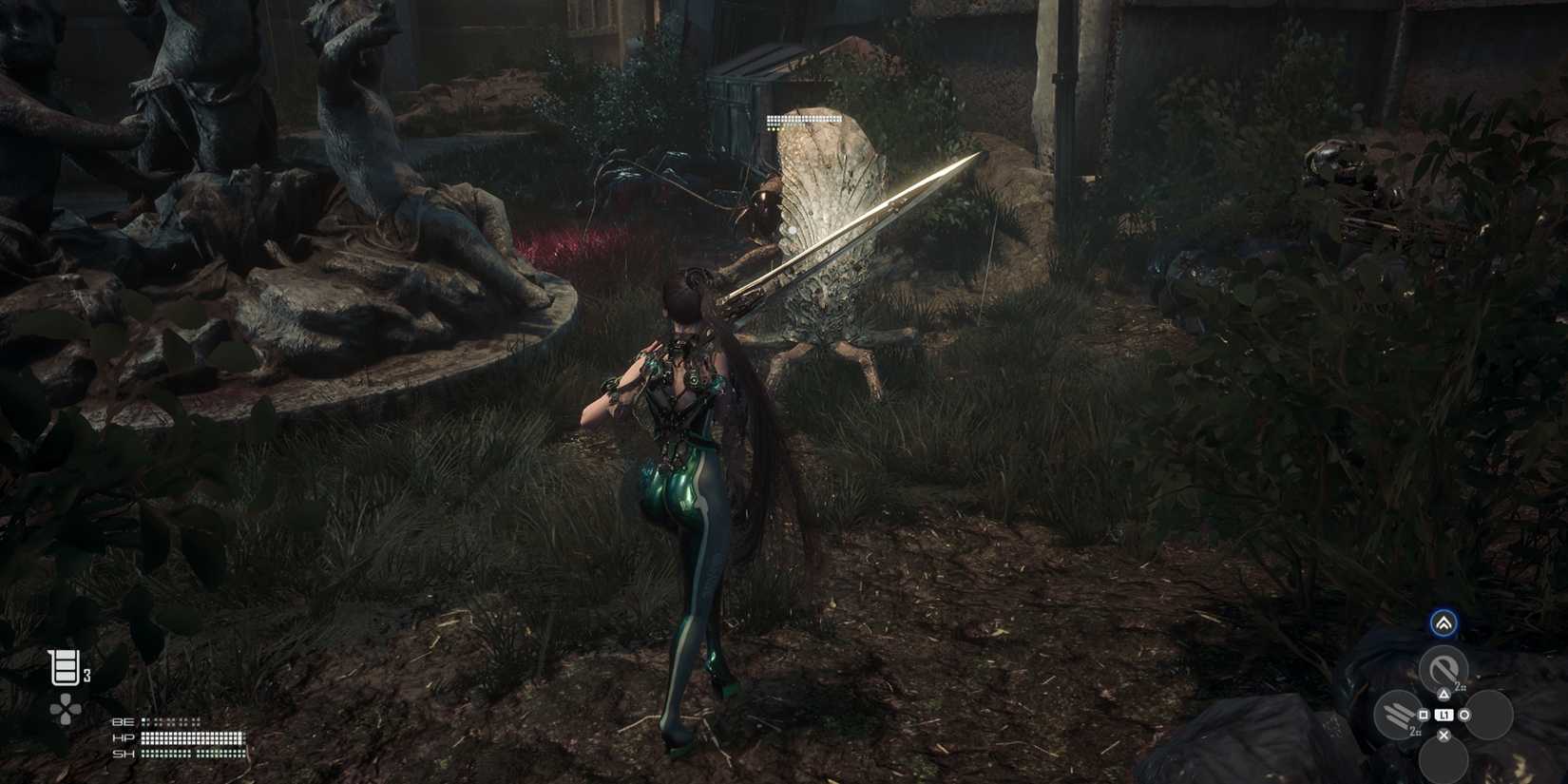Image resolution: width=1568 pixels, height=784 pixels.
Task: Open the Square button glyph menu entry
Action: [x=1424, y=715]
